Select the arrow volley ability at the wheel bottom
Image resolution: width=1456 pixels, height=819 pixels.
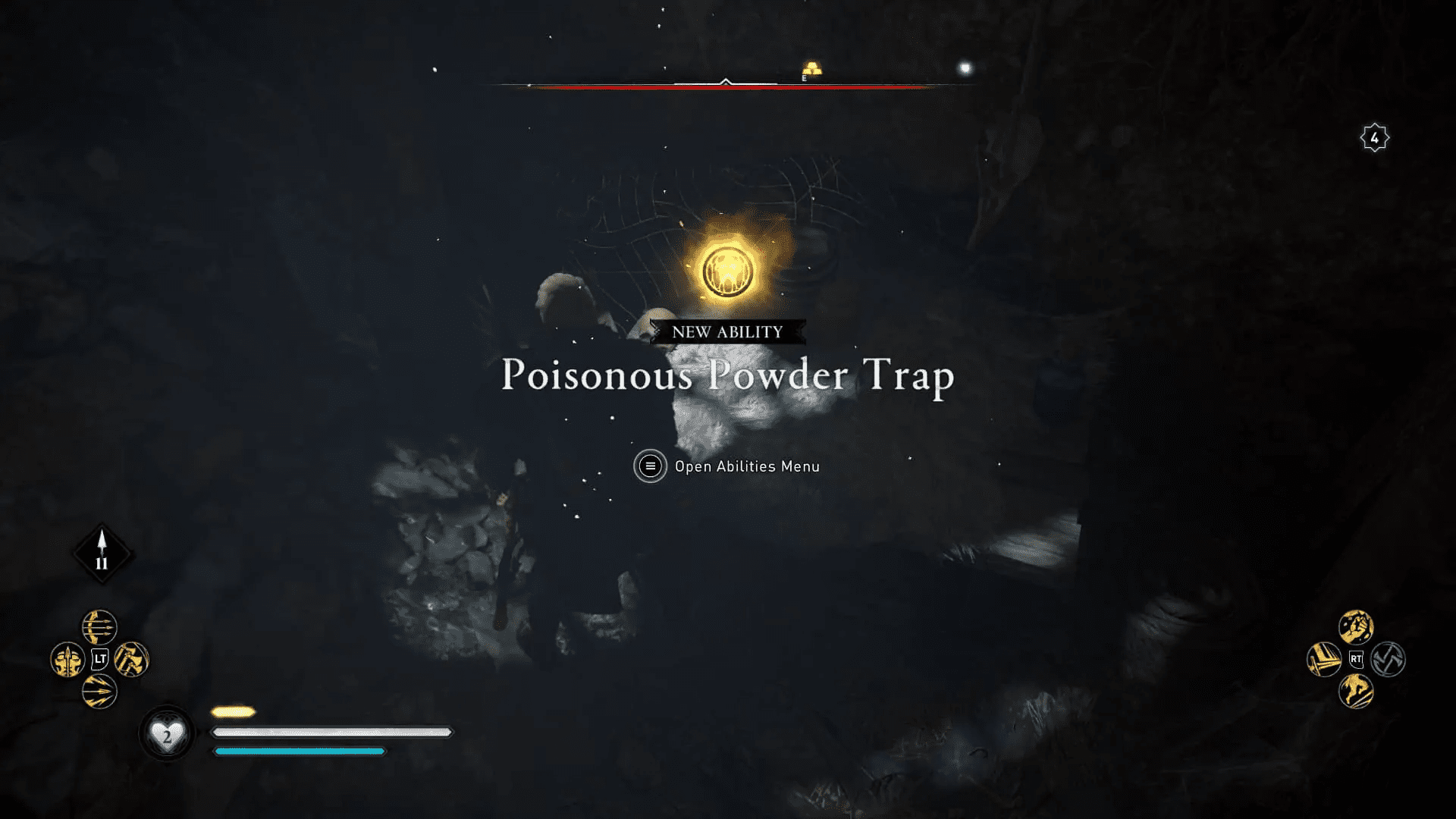coord(99,692)
